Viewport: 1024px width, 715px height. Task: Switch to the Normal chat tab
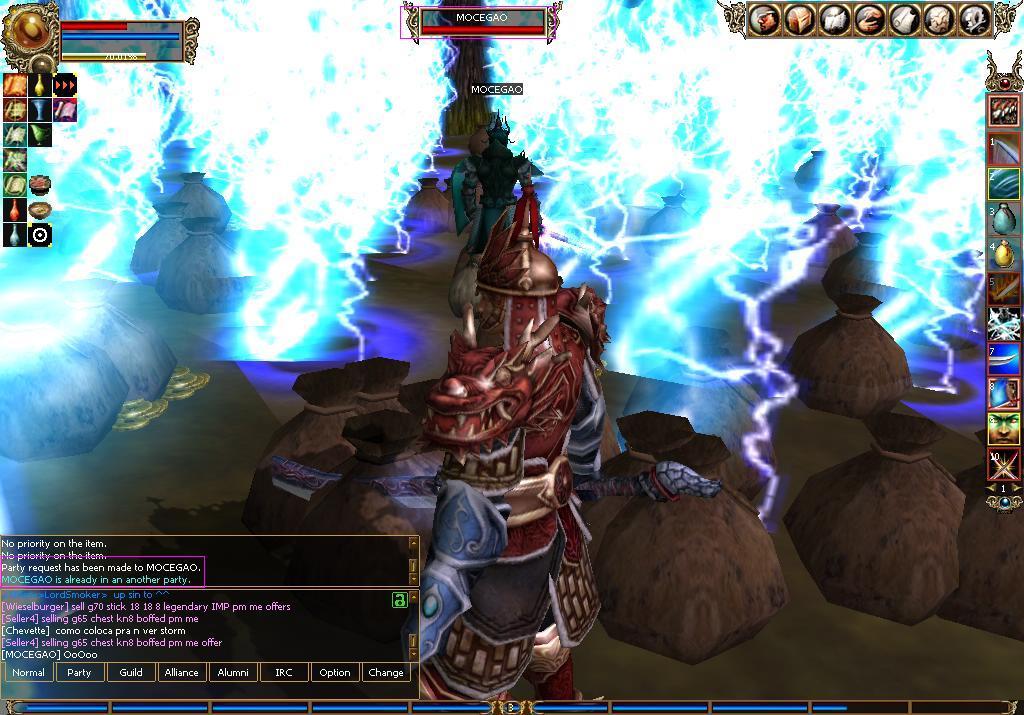[x=28, y=672]
